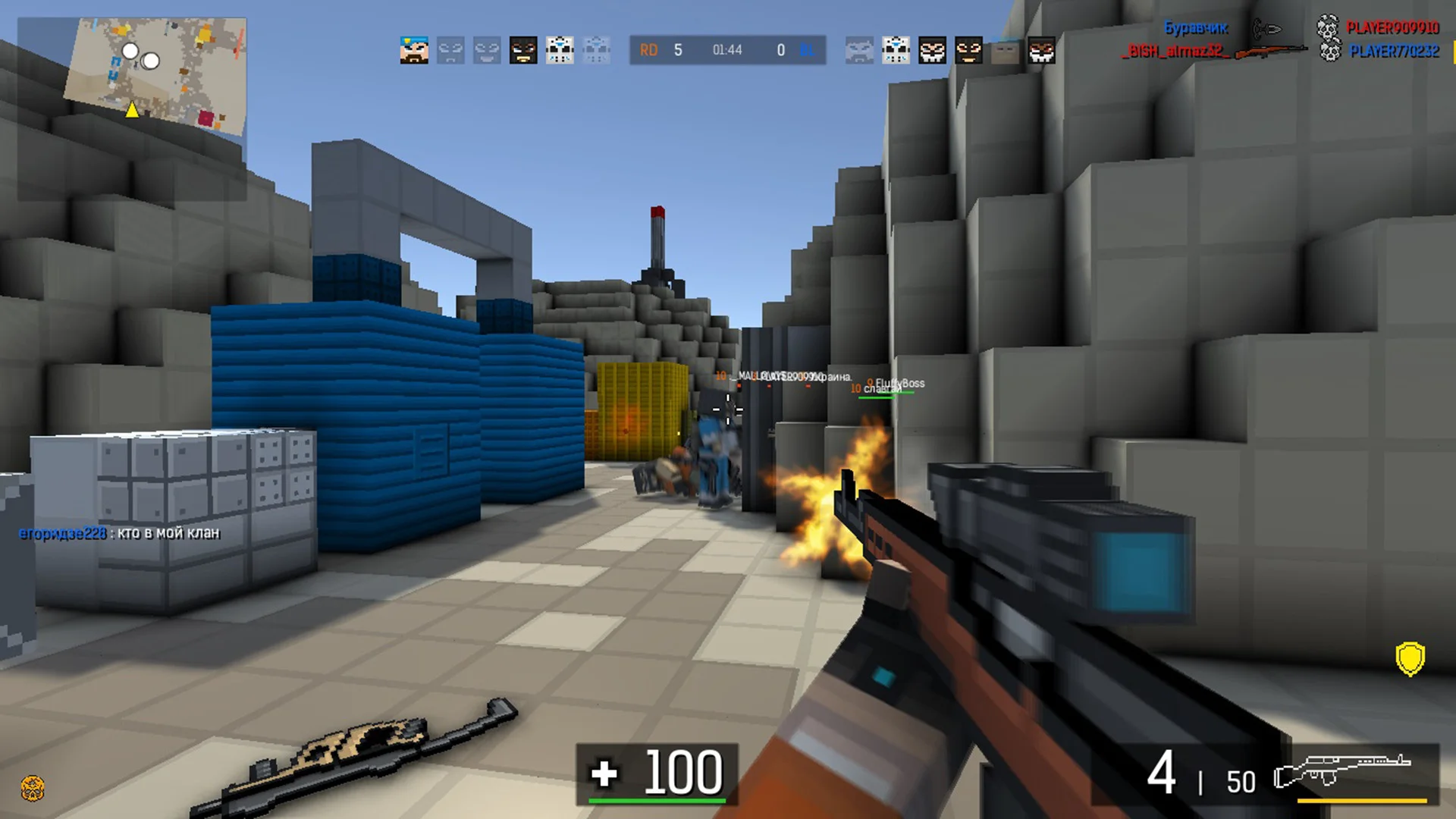Click the skull icon next to PLAYER909910
This screenshot has width=1456, height=819.
(x=1326, y=30)
